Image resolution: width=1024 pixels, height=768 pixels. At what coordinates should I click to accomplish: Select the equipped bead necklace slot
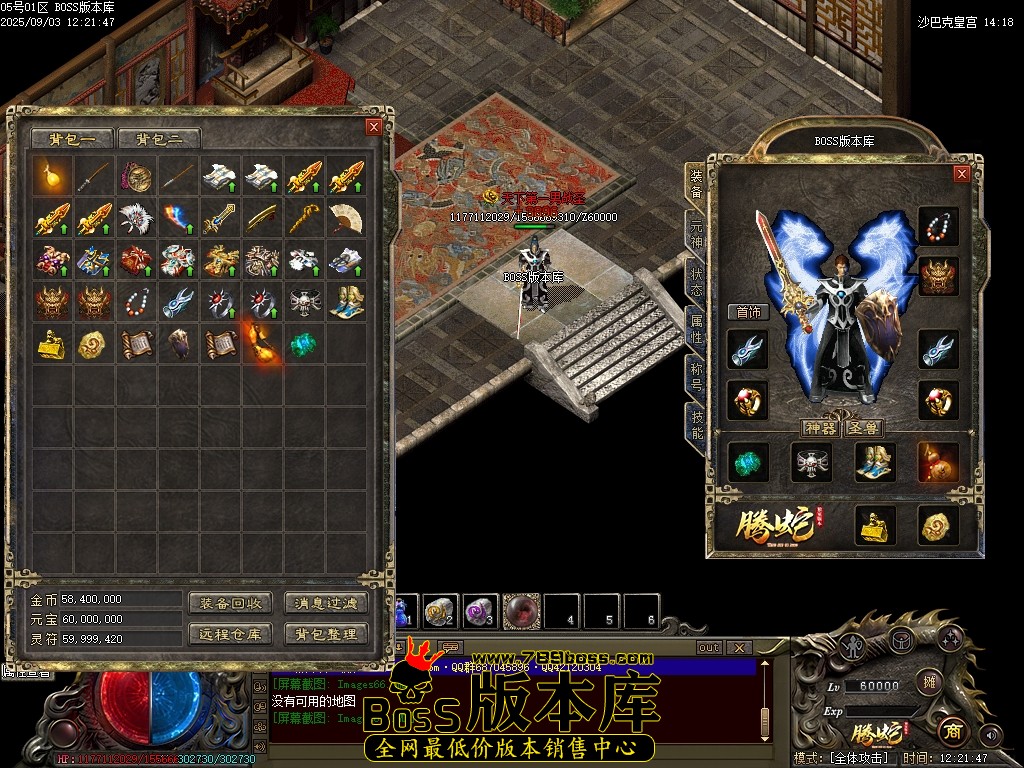coord(938,227)
